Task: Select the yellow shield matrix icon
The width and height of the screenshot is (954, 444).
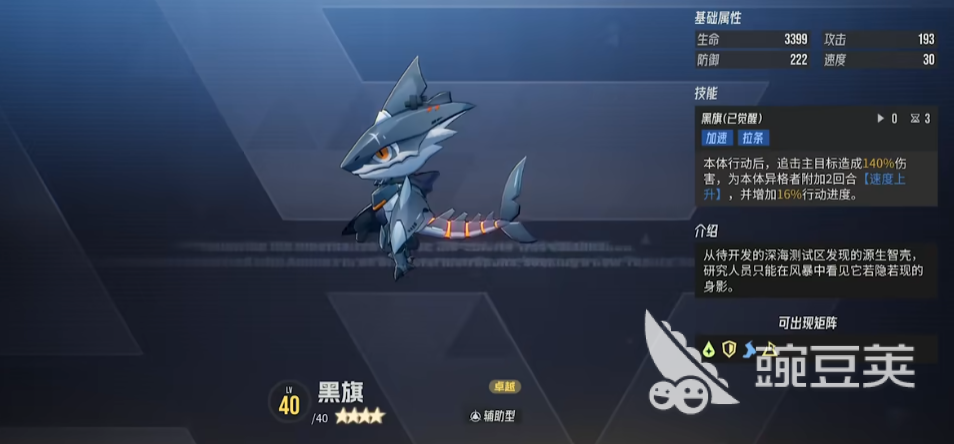Action: point(729,349)
